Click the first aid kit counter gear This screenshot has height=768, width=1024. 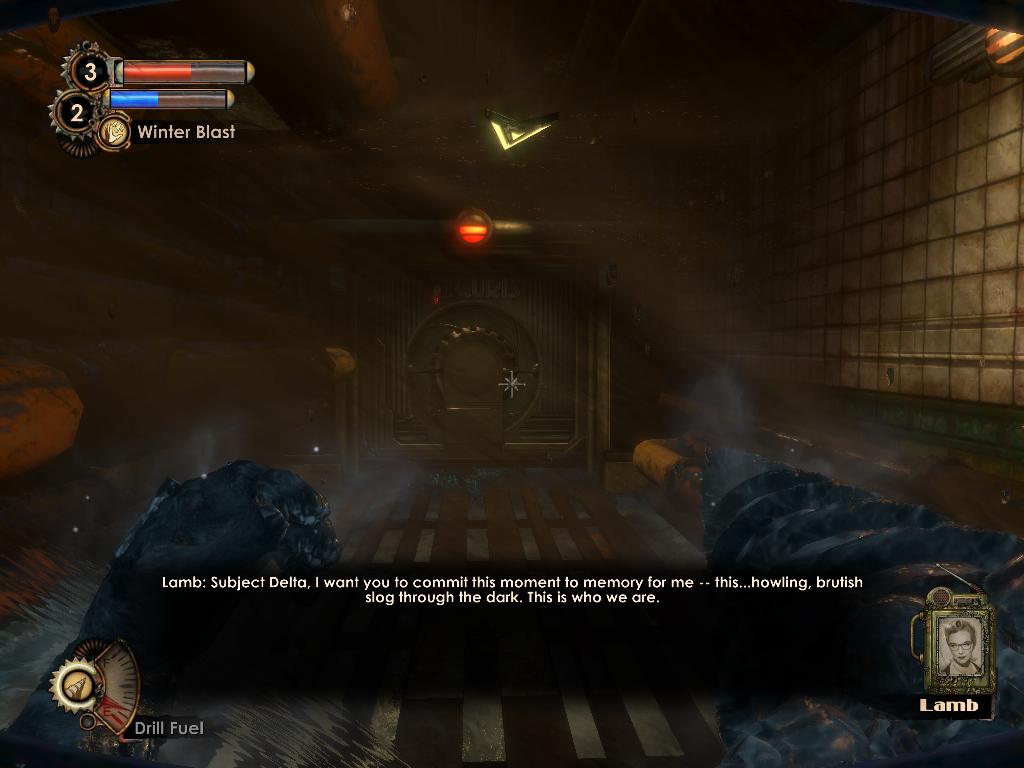pos(90,71)
